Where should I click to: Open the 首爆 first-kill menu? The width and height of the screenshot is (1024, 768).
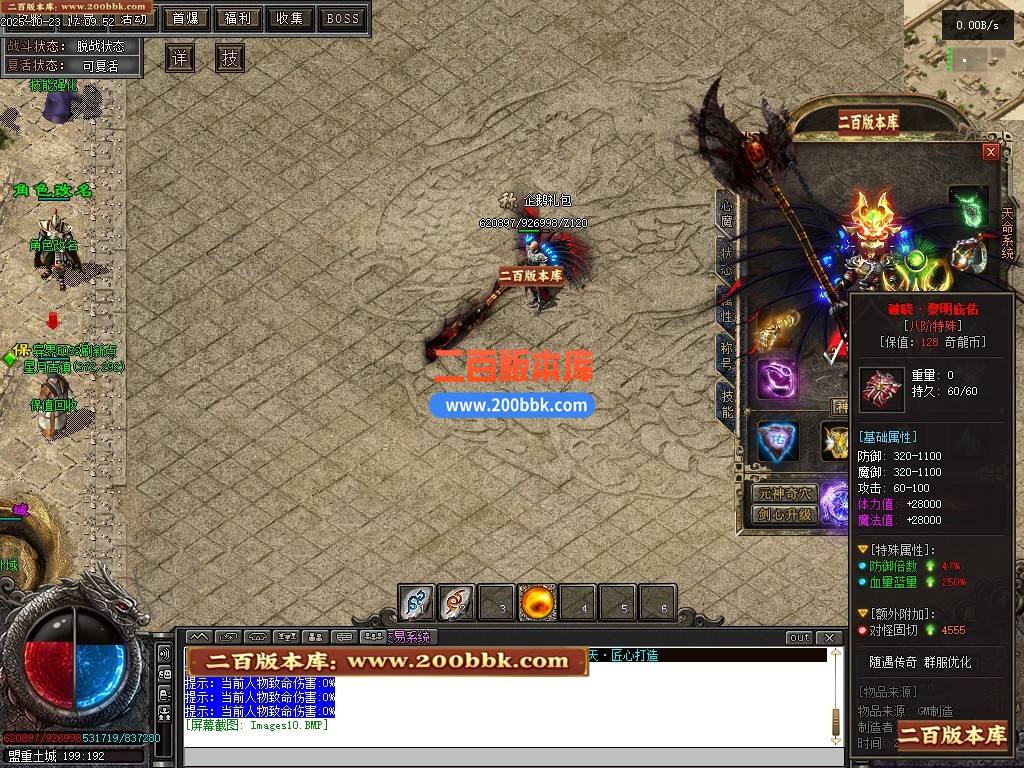click(185, 18)
